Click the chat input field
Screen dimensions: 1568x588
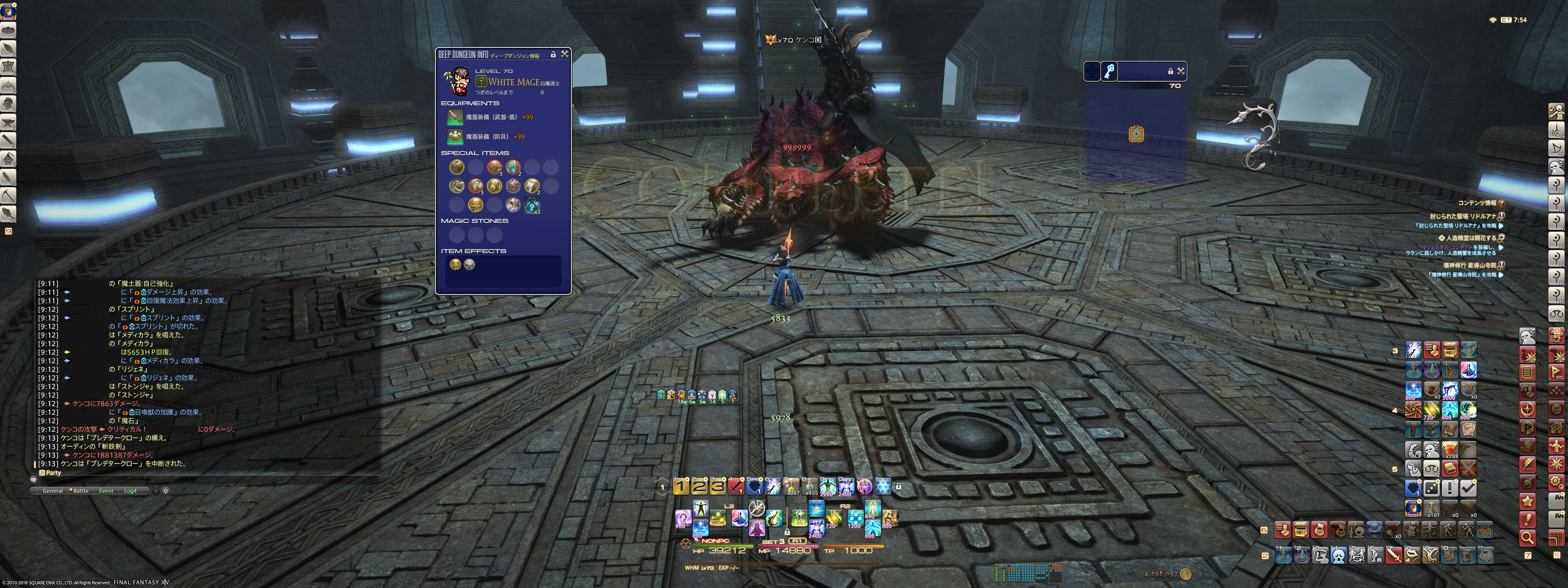pos(201,480)
